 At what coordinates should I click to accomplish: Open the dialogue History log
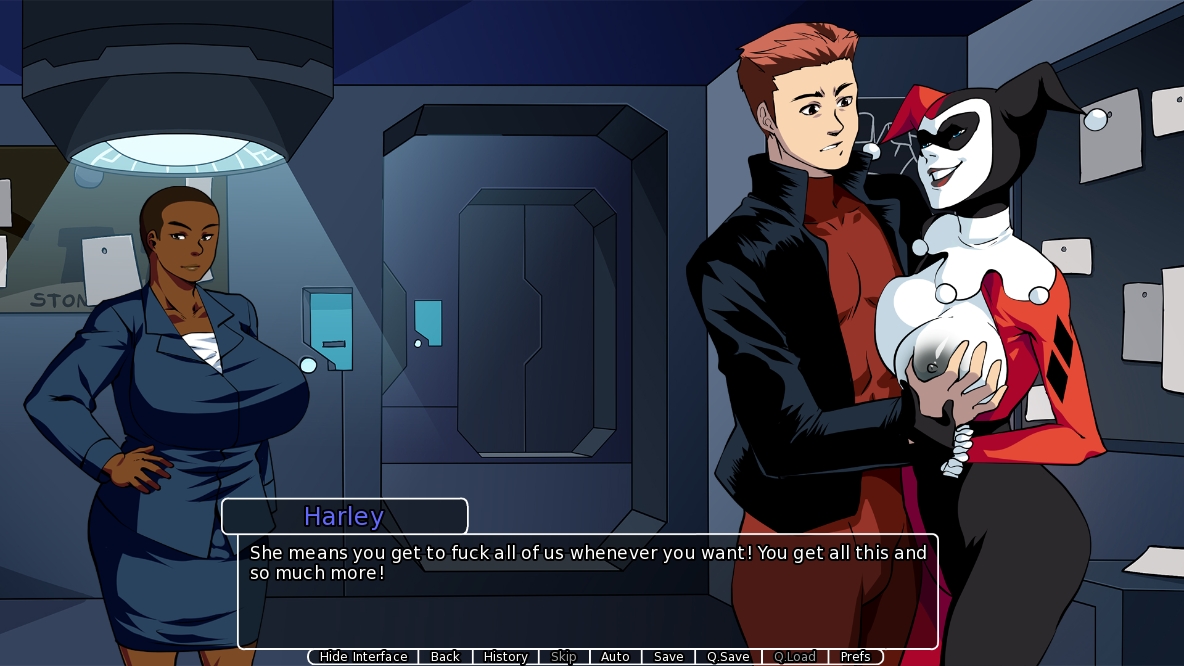505,657
